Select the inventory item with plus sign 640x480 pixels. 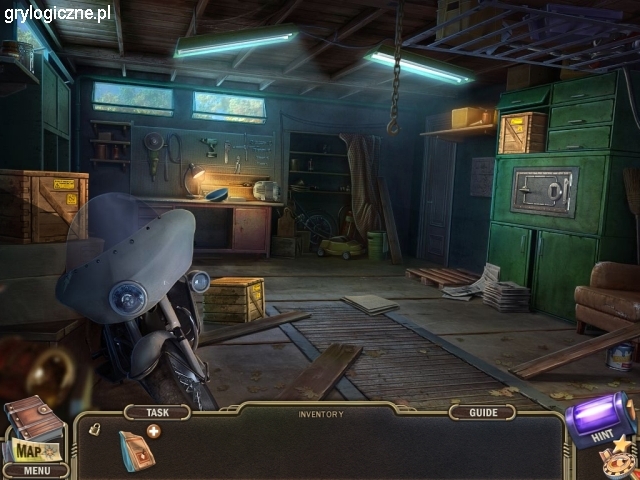[137, 448]
